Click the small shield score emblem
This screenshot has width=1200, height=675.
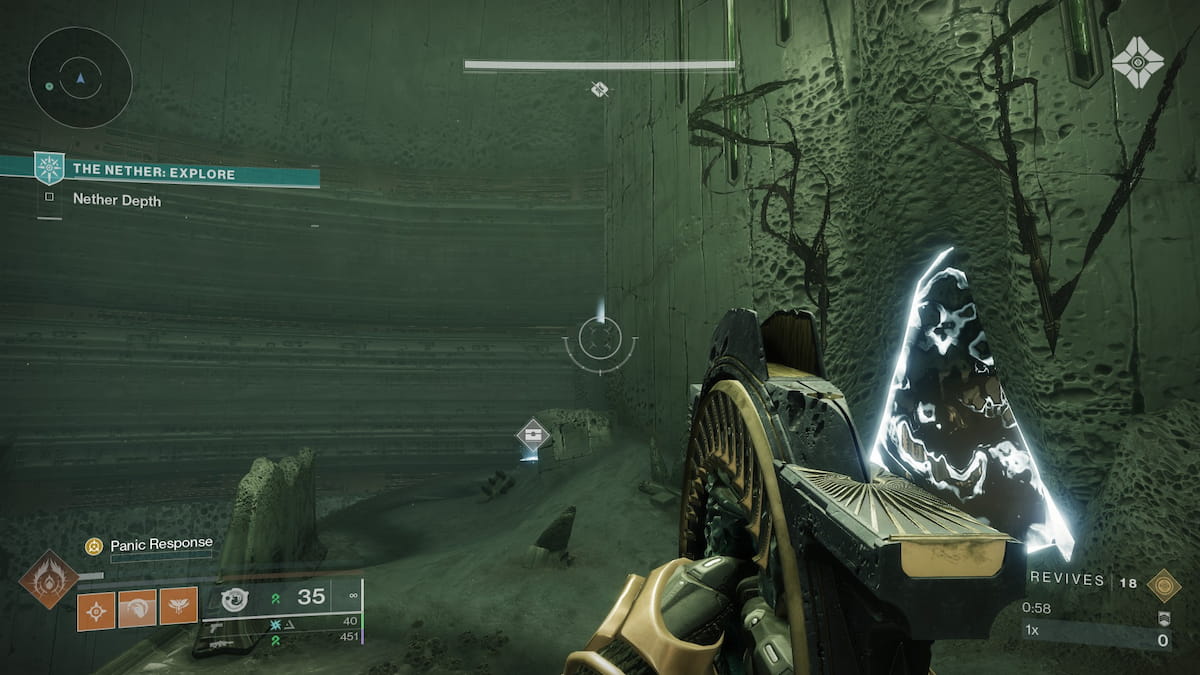tap(1163, 619)
